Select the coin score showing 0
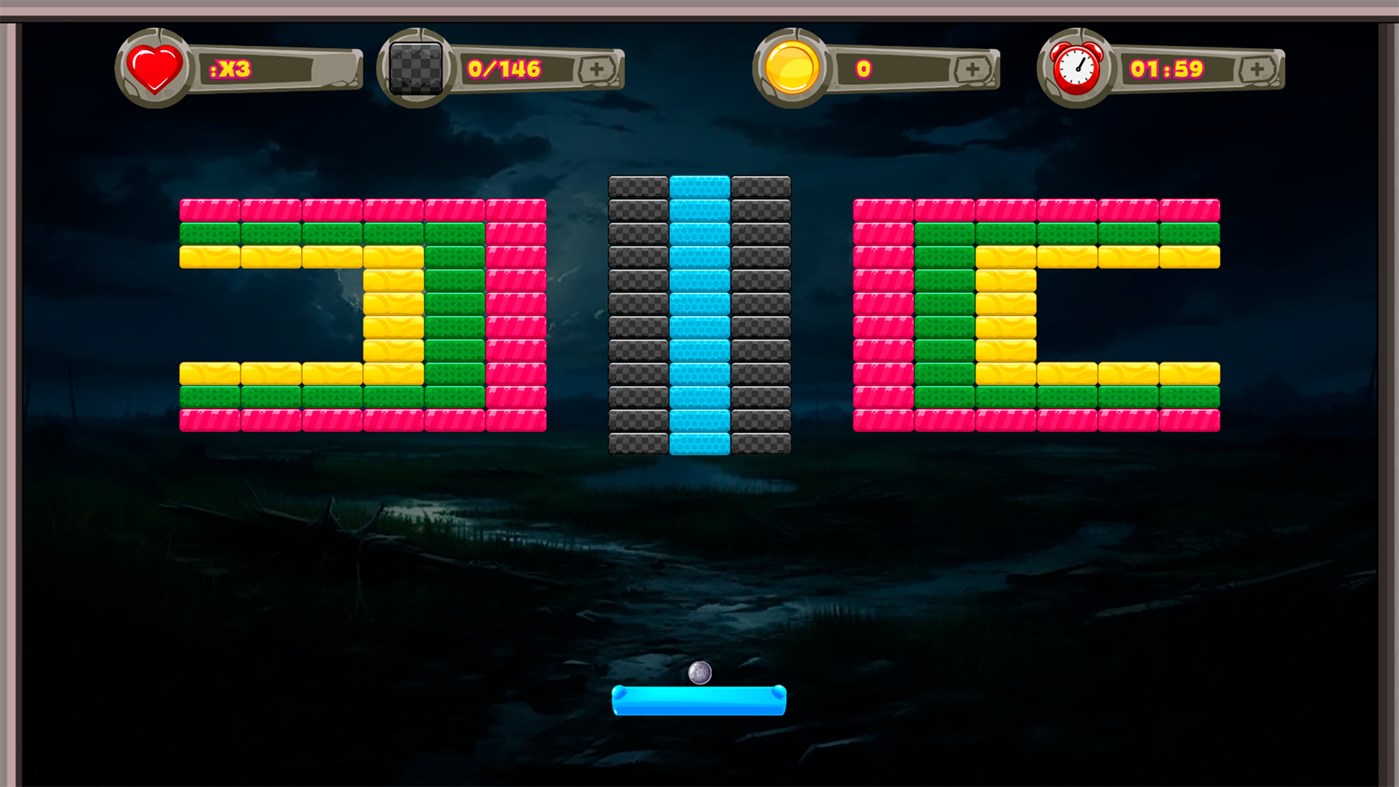The width and height of the screenshot is (1399, 787). 865,68
